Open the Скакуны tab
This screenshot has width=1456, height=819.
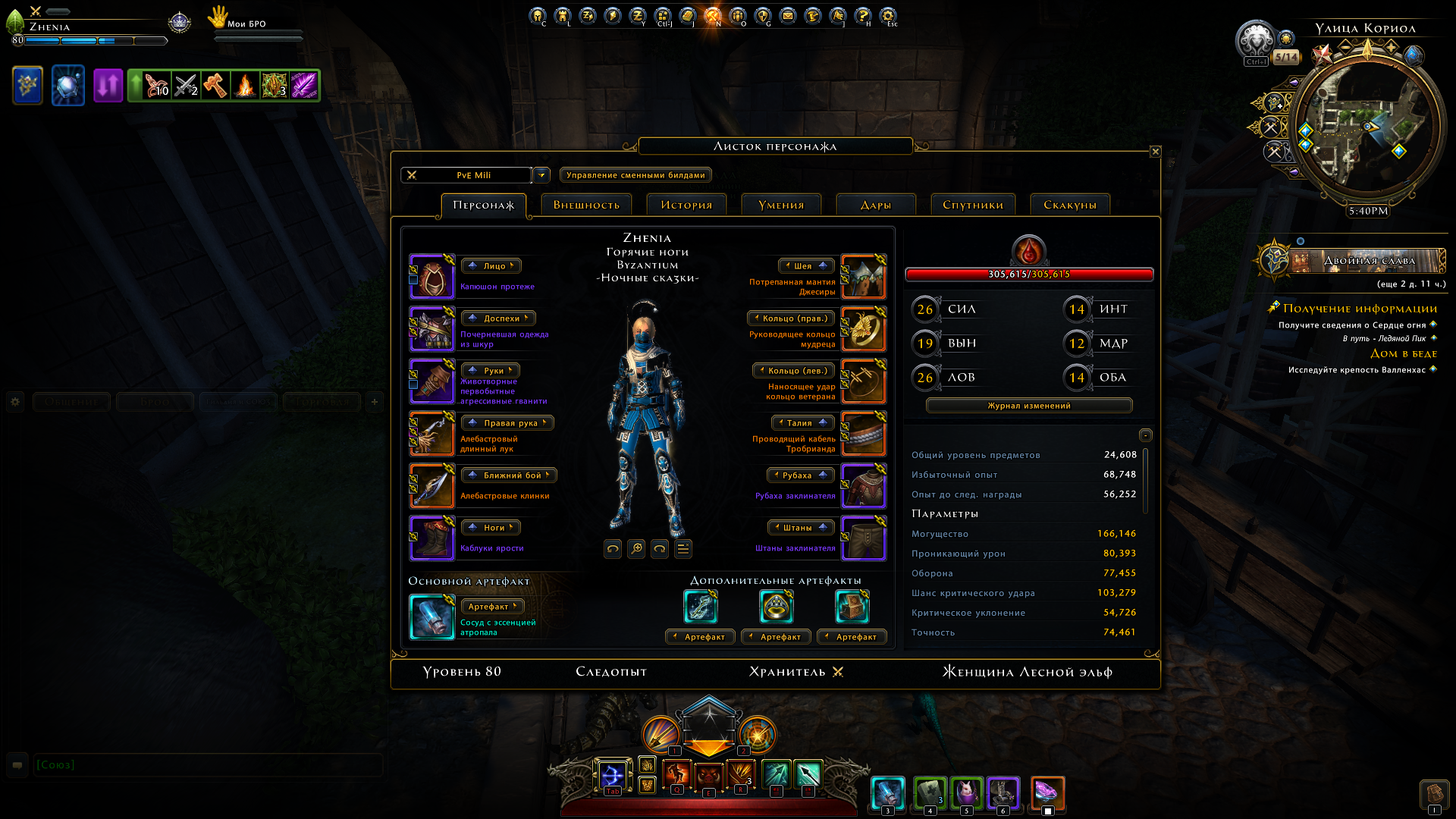(x=1070, y=205)
